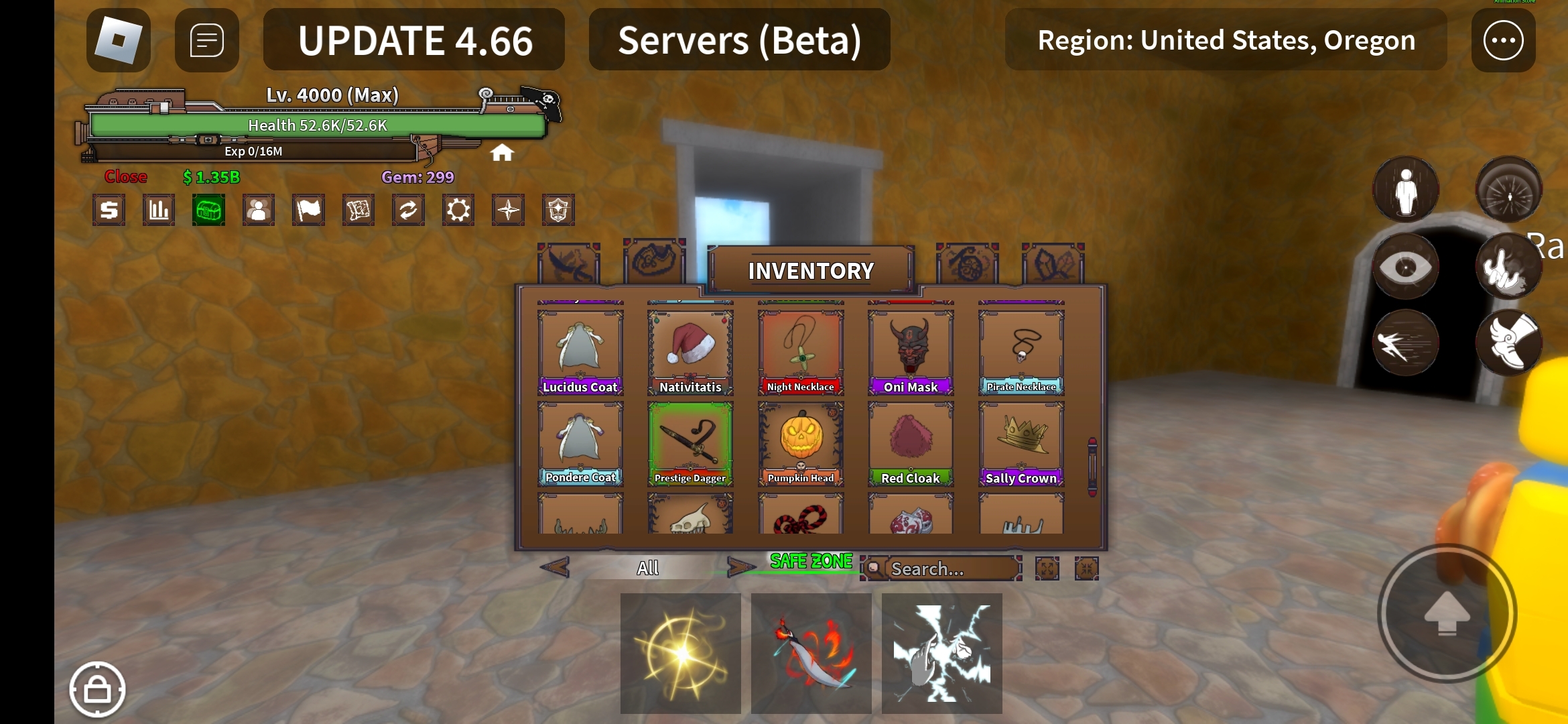Pick the Pirate Necklace slot
1568x724 pixels.
(x=1021, y=353)
